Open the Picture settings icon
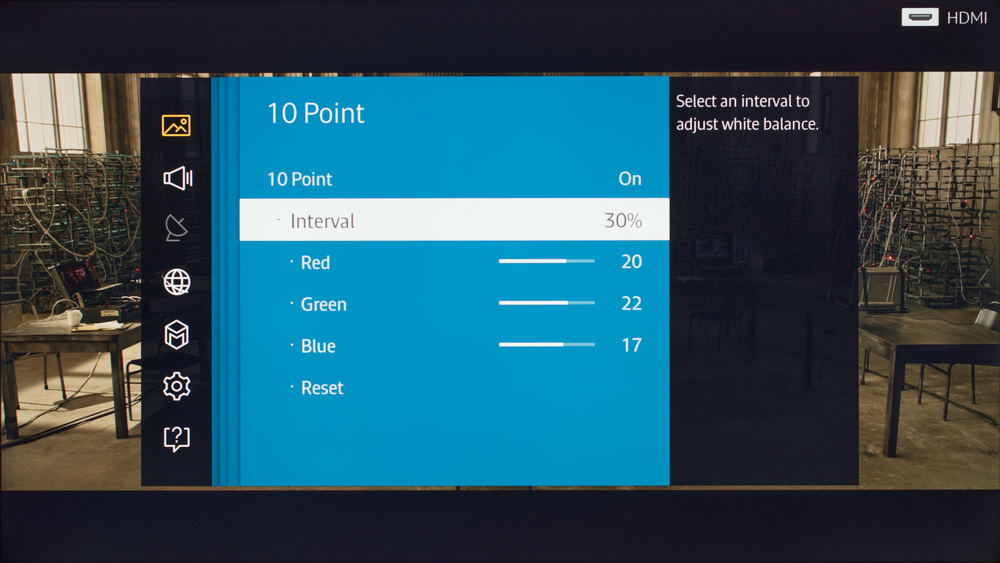This screenshot has height=563, width=1000. [176, 125]
